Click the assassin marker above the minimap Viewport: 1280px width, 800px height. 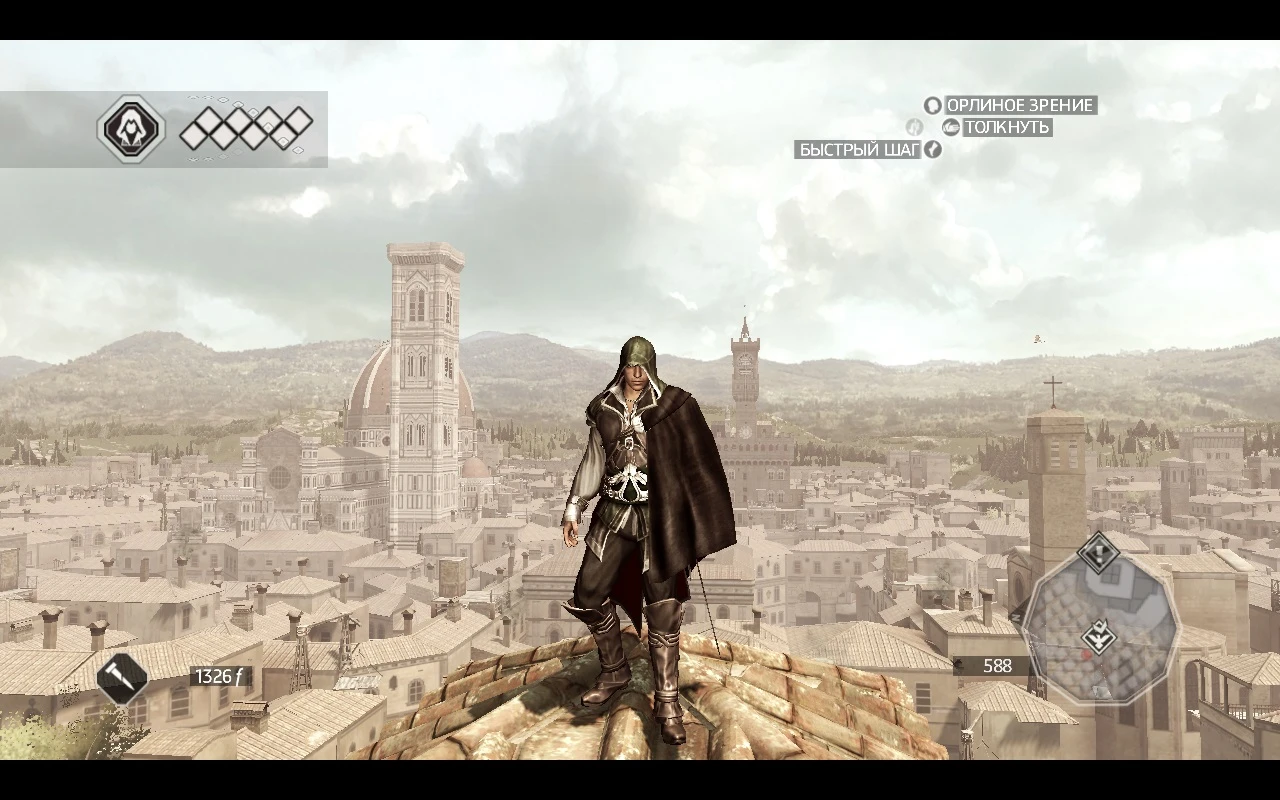1099,552
